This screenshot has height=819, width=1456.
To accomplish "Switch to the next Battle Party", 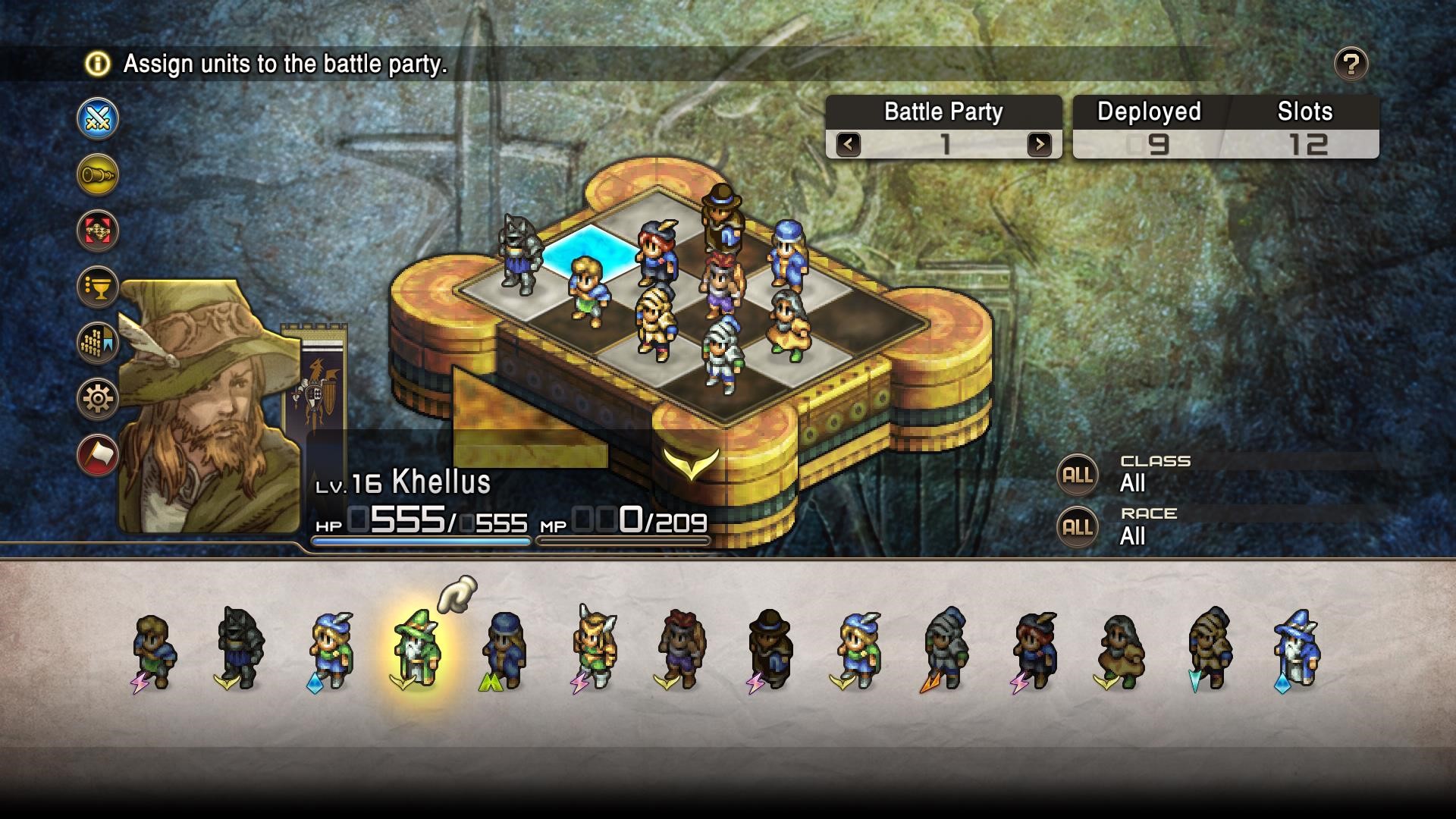I will coord(1039,143).
